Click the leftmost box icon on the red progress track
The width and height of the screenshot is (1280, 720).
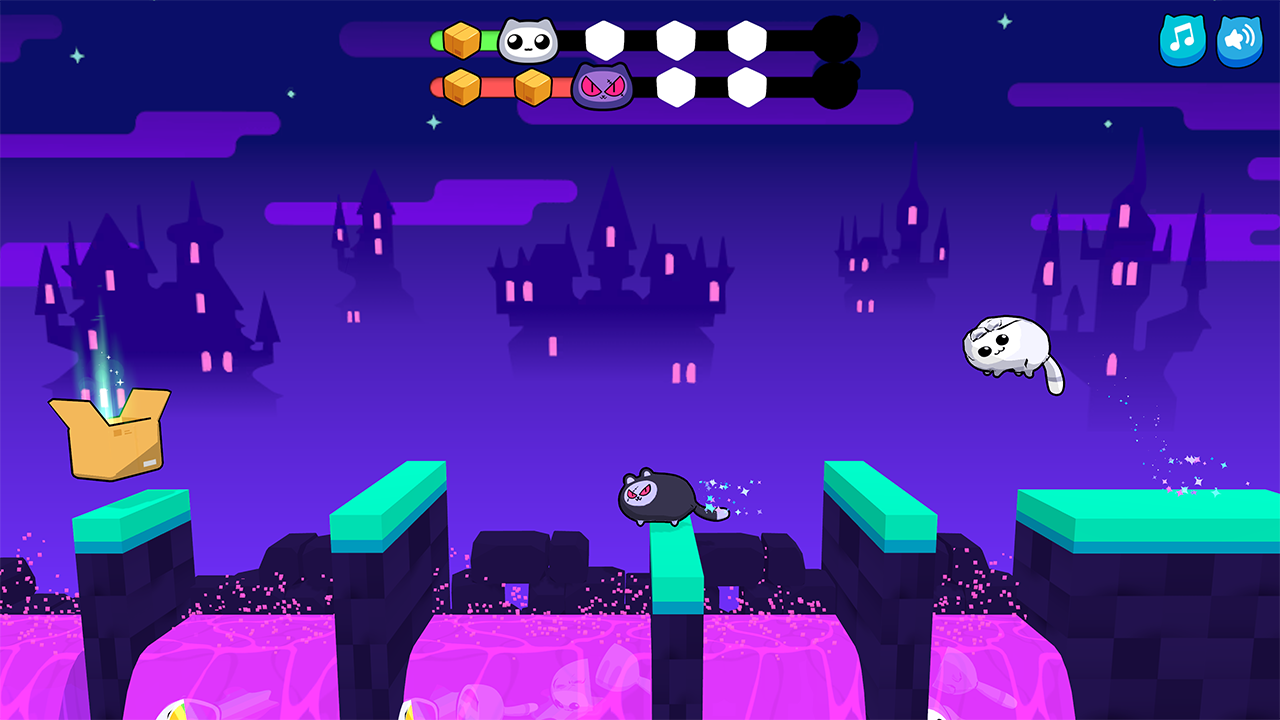461,85
